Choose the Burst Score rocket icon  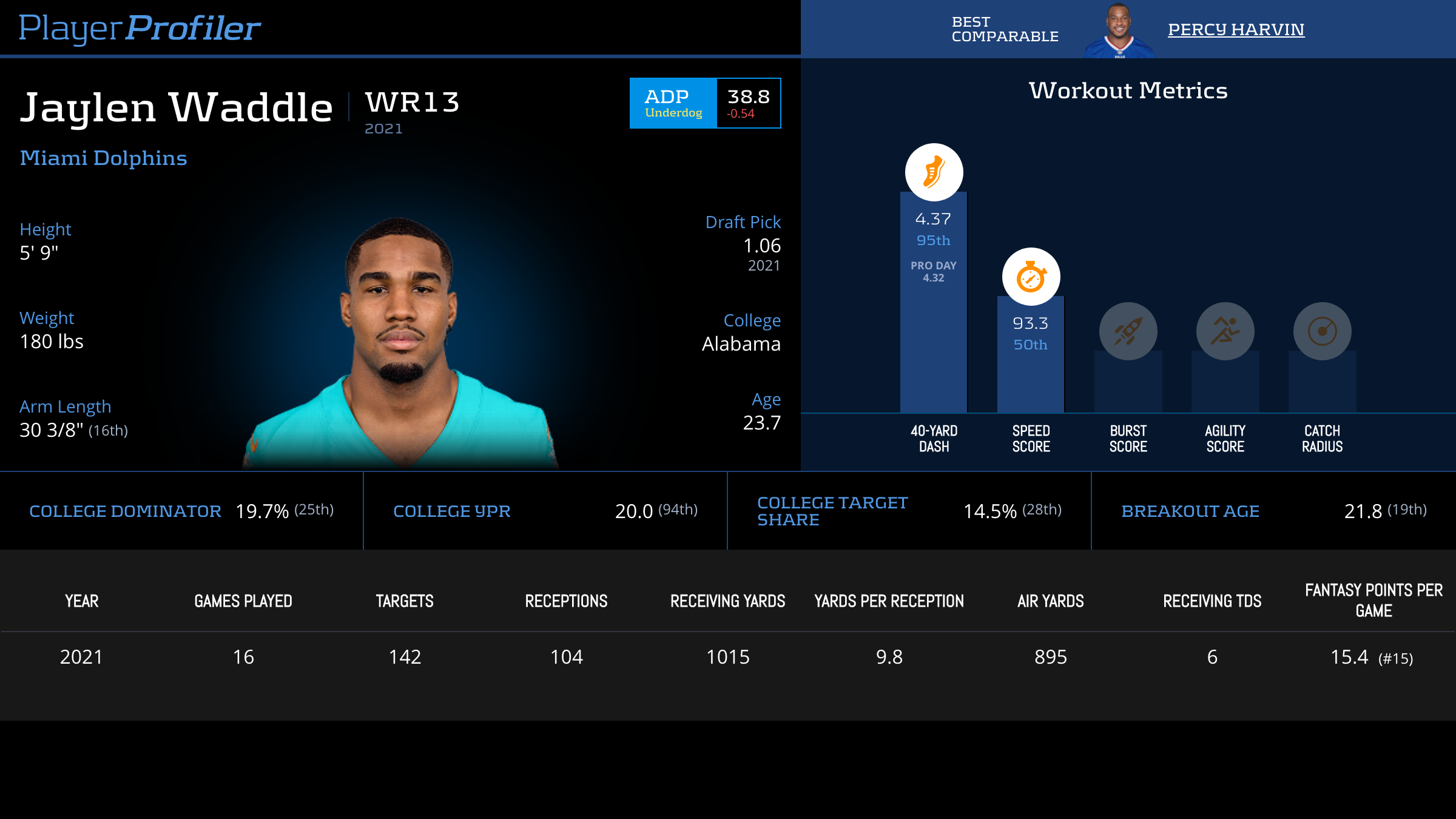click(1128, 331)
